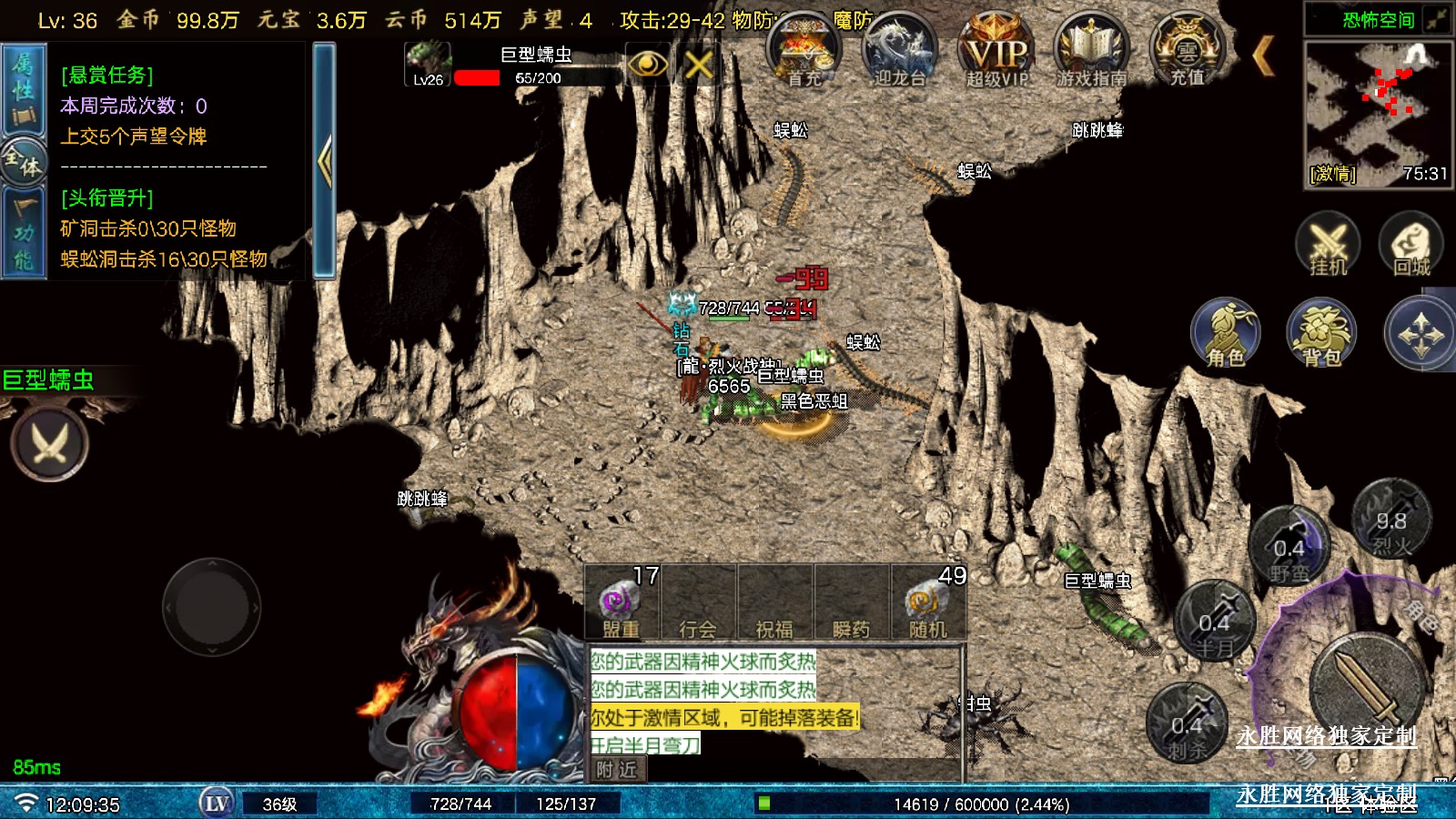Close the 巨型蠕虫 target frame with X
This screenshot has height=819, width=1456.
[699, 65]
